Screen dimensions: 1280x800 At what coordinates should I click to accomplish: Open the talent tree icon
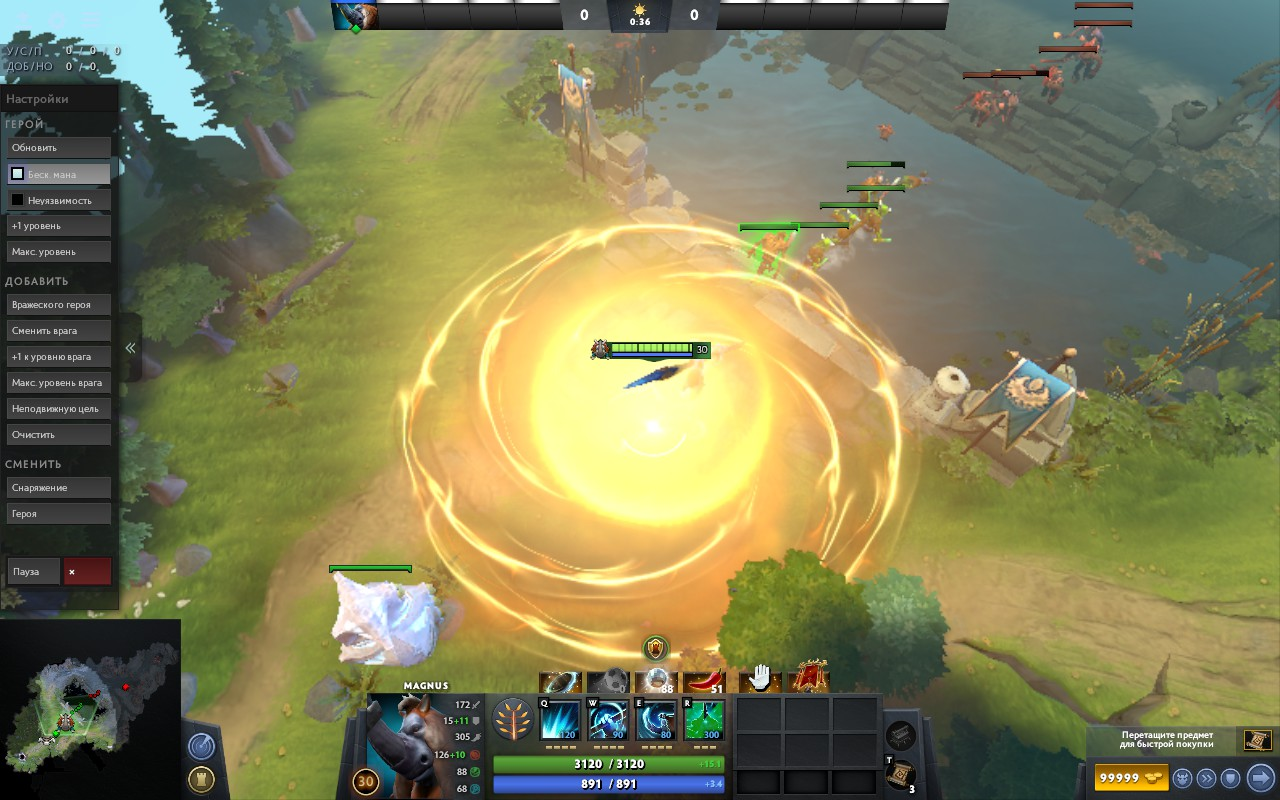[512, 720]
